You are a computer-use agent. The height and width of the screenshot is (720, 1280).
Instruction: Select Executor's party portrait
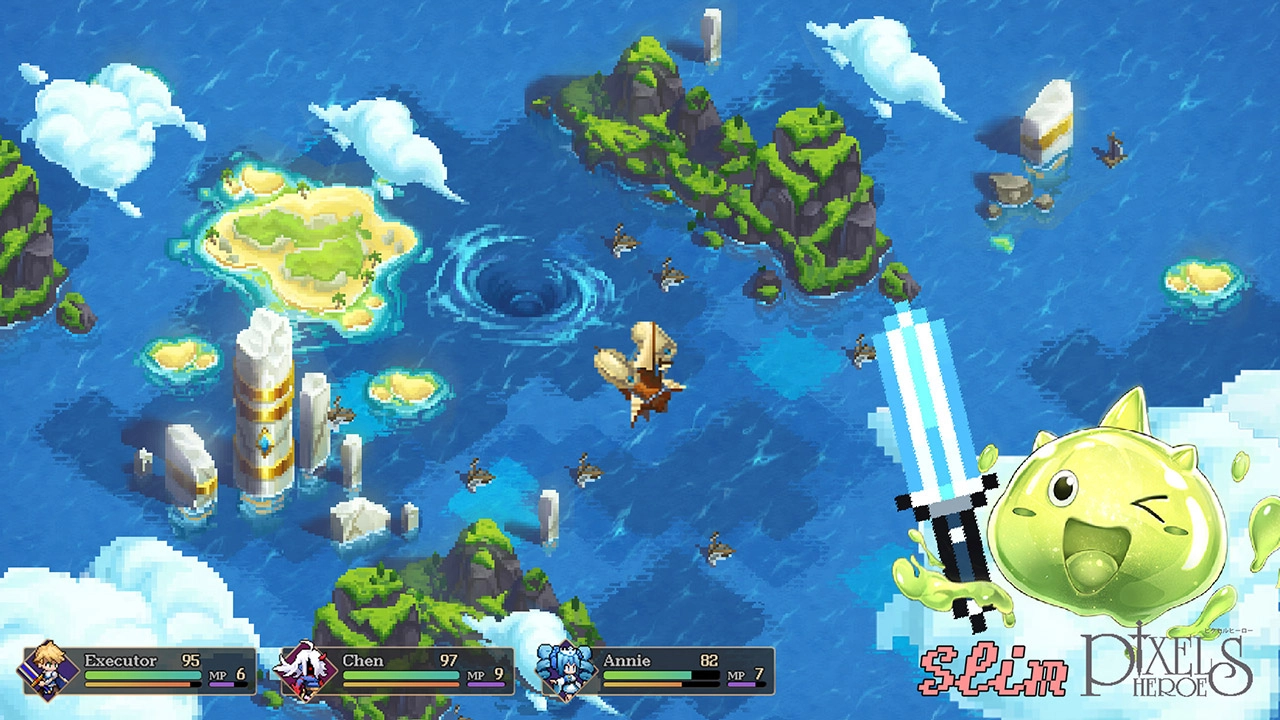click(x=50, y=670)
